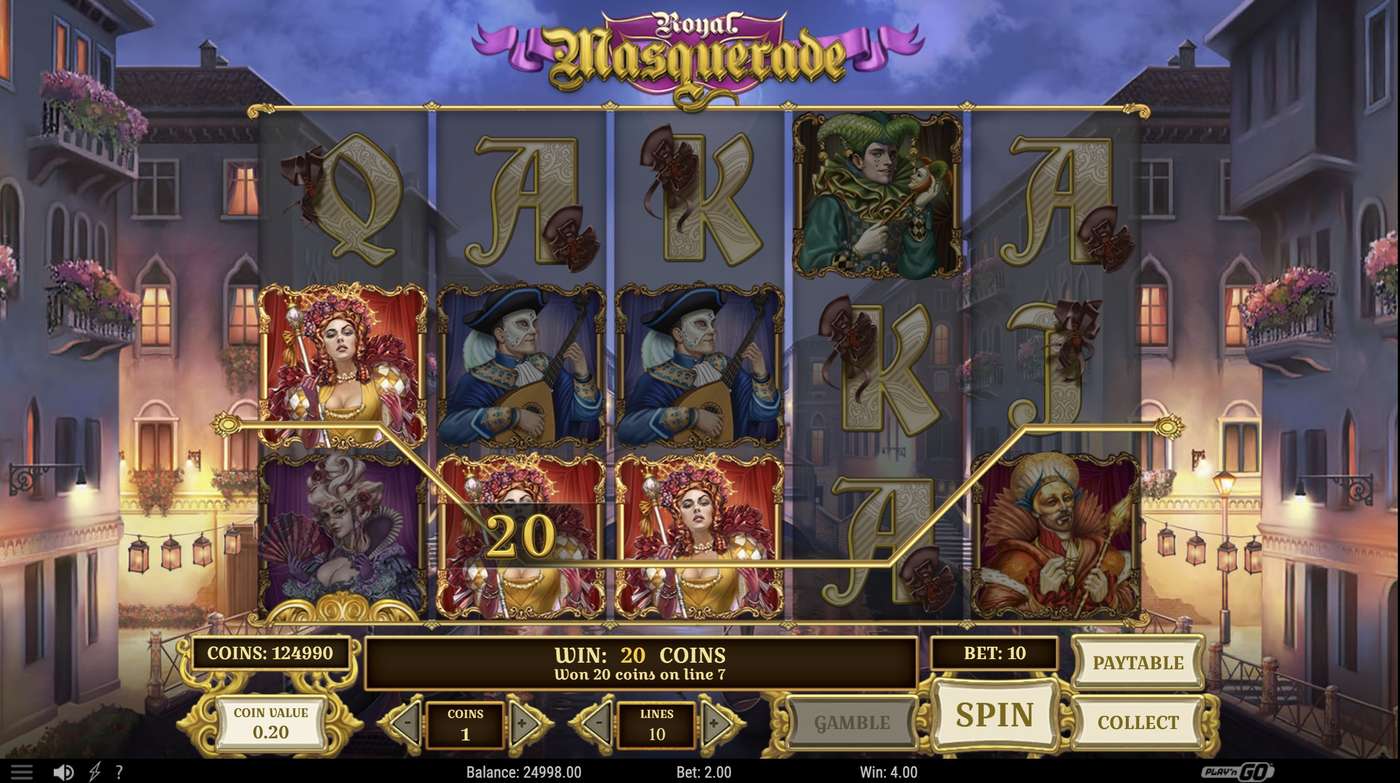Open the hamburger game menu
Viewport: 1400px width, 783px height.
click(x=20, y=769)
